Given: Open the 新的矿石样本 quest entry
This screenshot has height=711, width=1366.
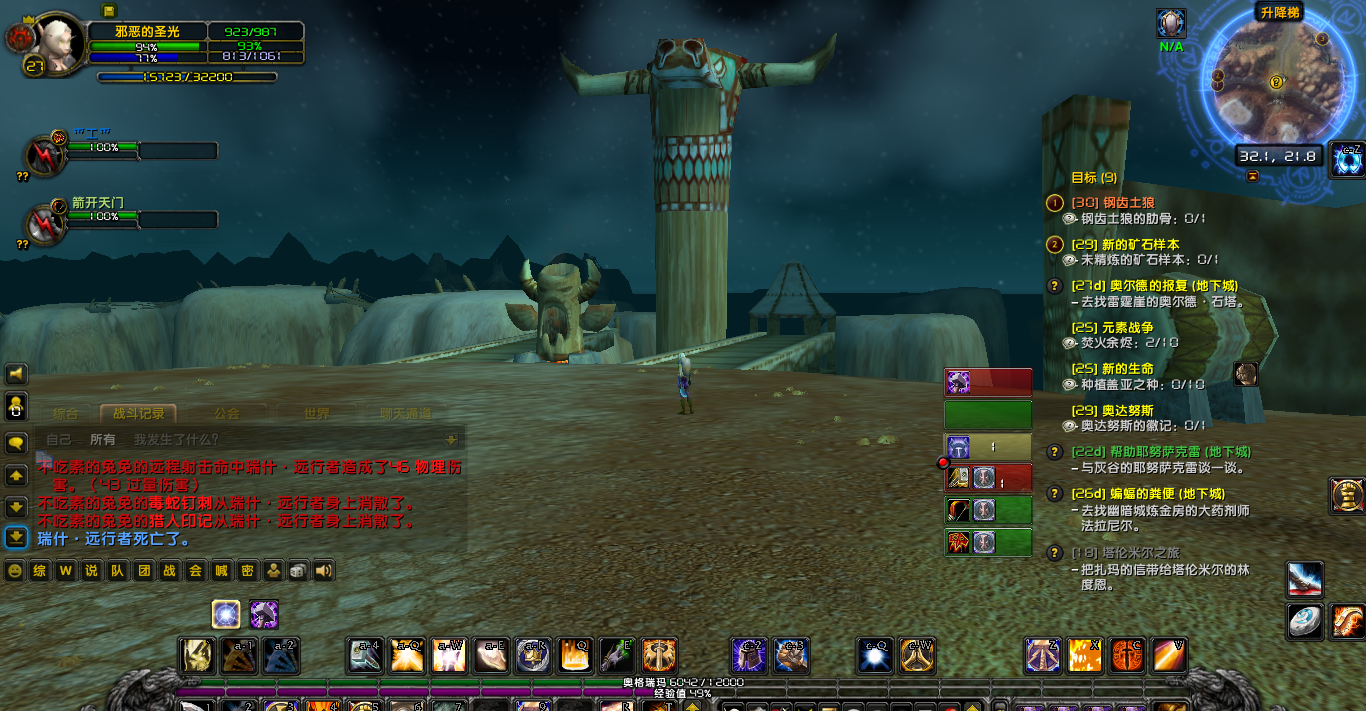Looking at the screenshot, I should pos(1140,245).
